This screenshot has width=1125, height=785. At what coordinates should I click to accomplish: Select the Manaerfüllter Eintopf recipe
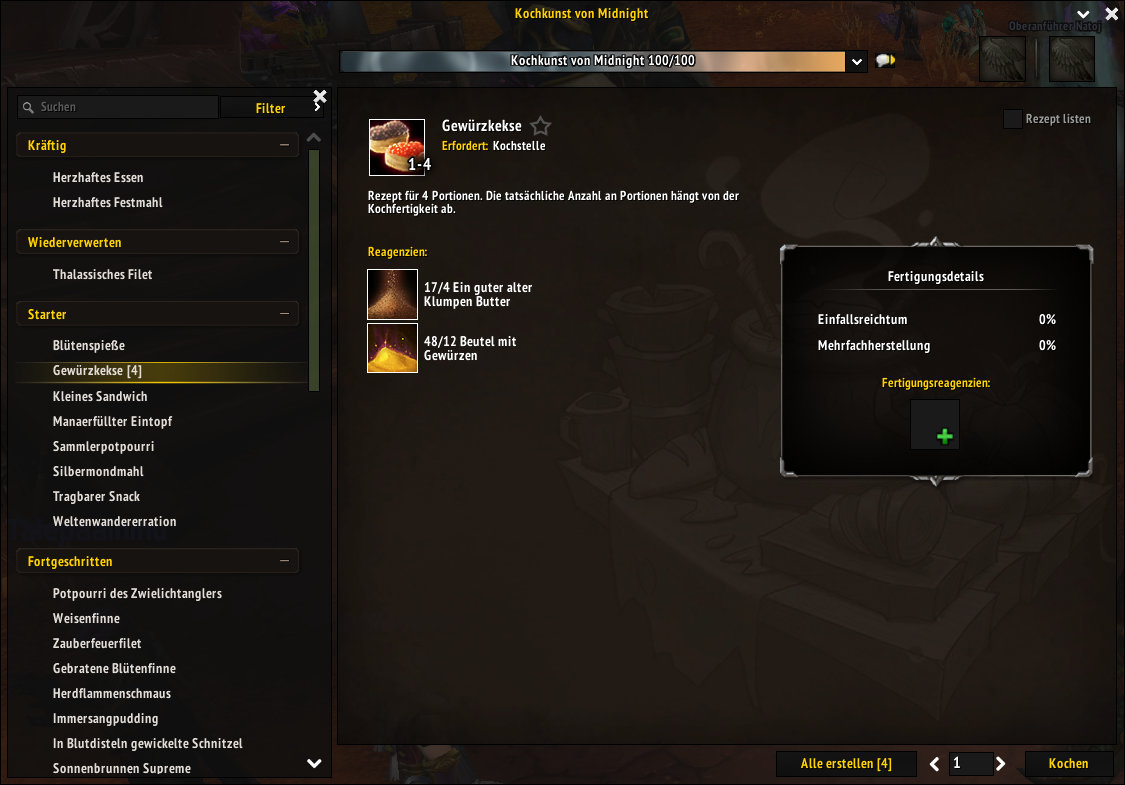(113, 421)
